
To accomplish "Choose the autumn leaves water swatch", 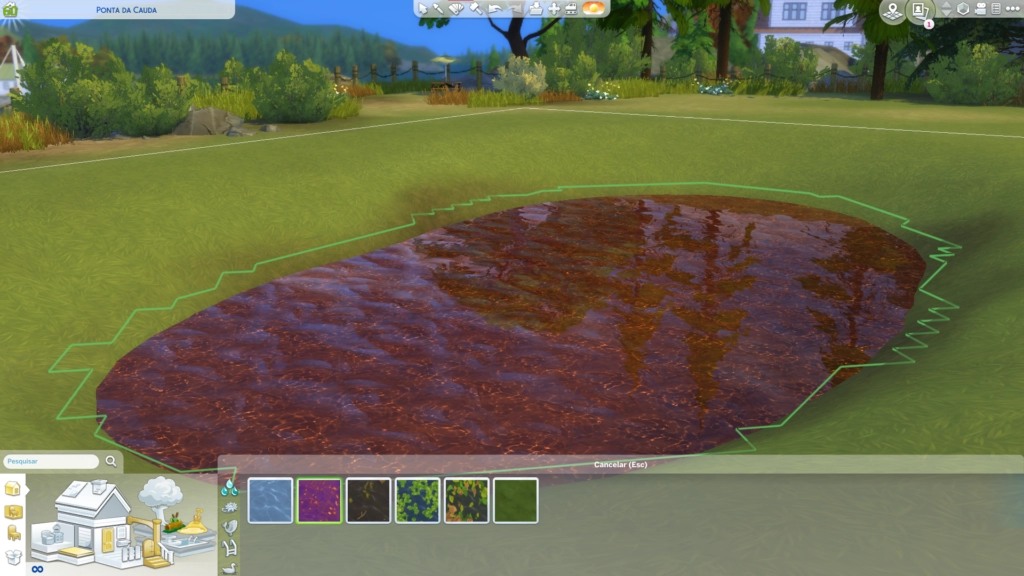I will 466,500.
